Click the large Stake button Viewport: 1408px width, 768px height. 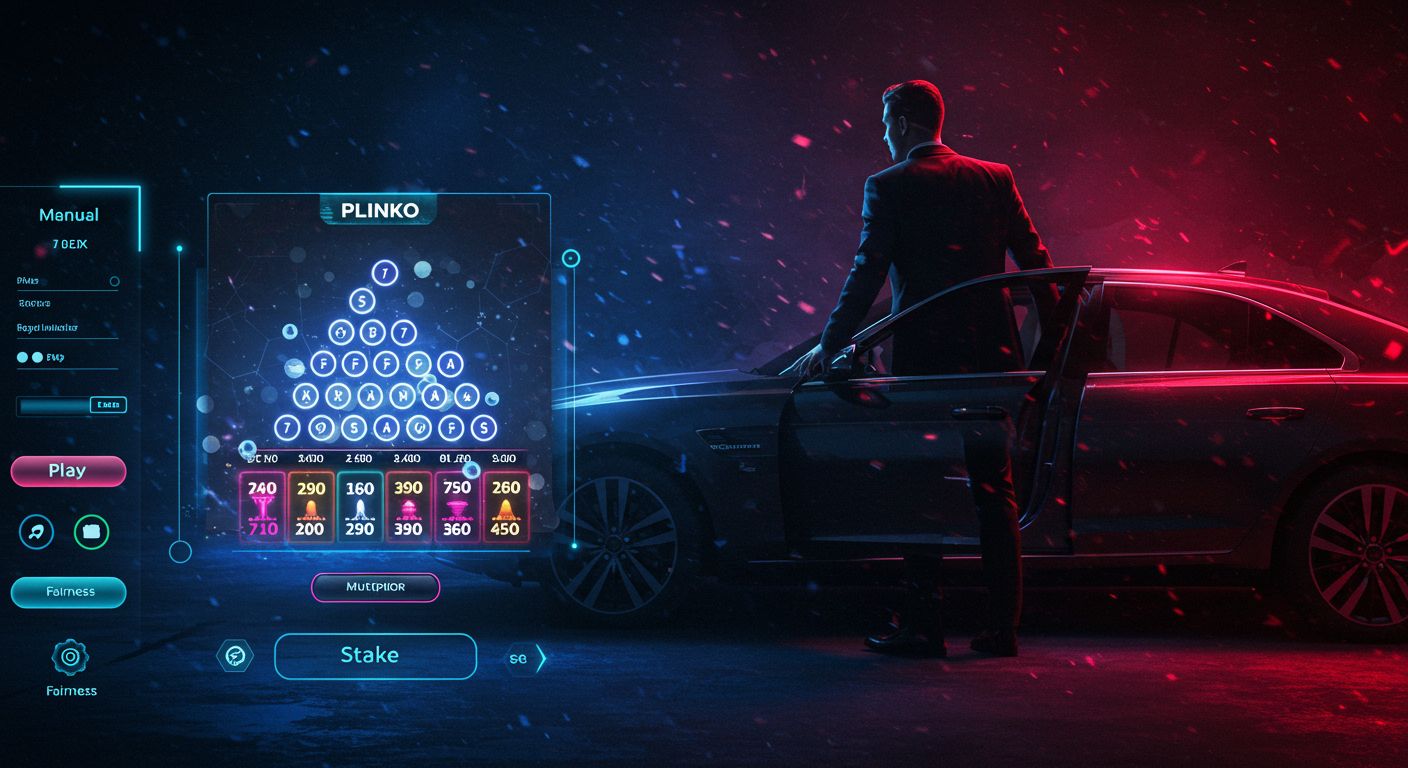[375, 656]
